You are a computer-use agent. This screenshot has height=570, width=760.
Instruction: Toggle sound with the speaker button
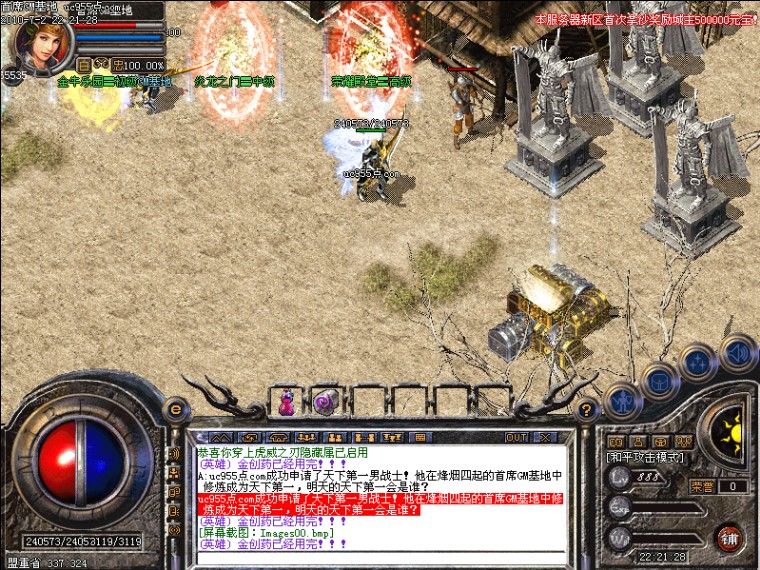pyautogui.click(x=736, y=351)
